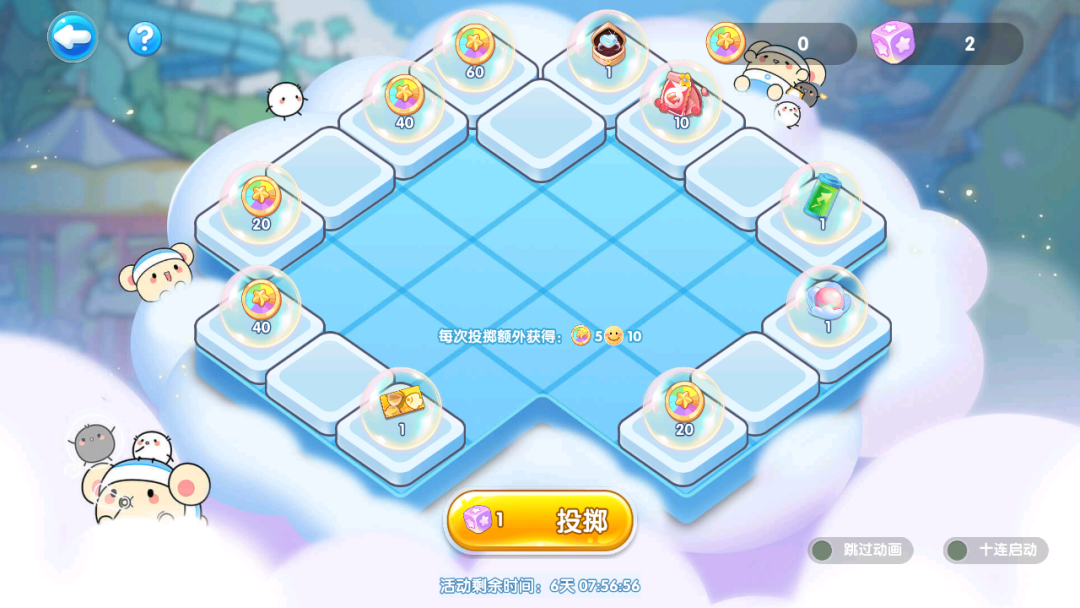Toggle the 跳过动画 skip animation option
This screenshot has width=1080, height=608.
[860, 549]
